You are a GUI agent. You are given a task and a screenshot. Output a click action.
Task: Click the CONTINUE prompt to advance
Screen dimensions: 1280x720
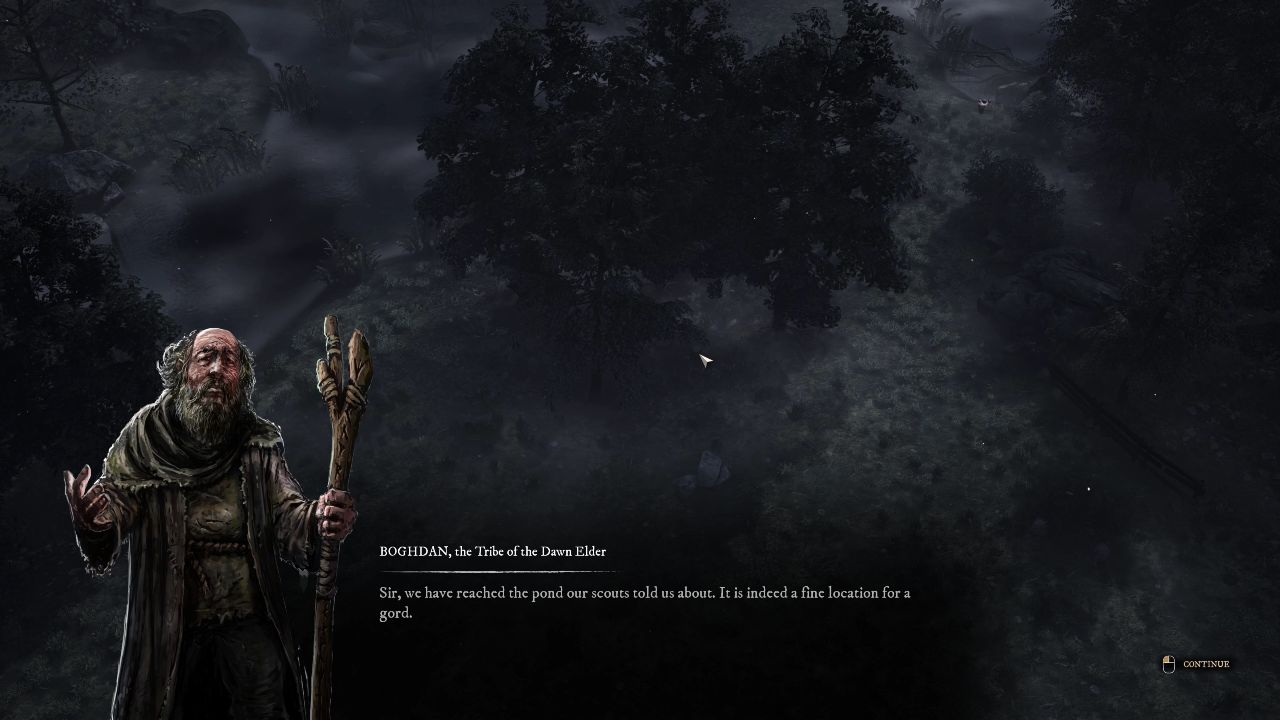tap(1207, 663)
